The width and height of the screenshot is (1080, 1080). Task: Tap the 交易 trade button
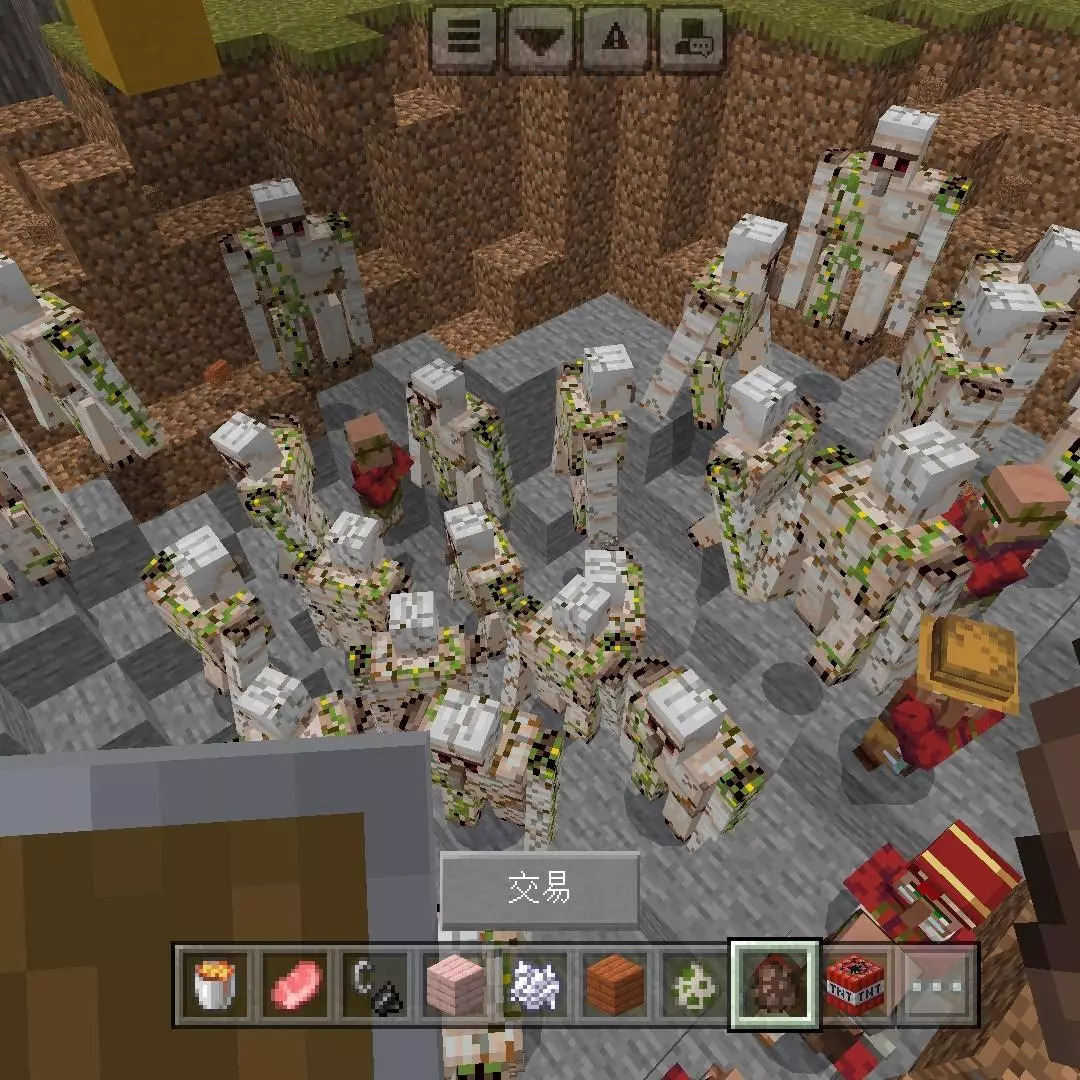coord(540,889)
